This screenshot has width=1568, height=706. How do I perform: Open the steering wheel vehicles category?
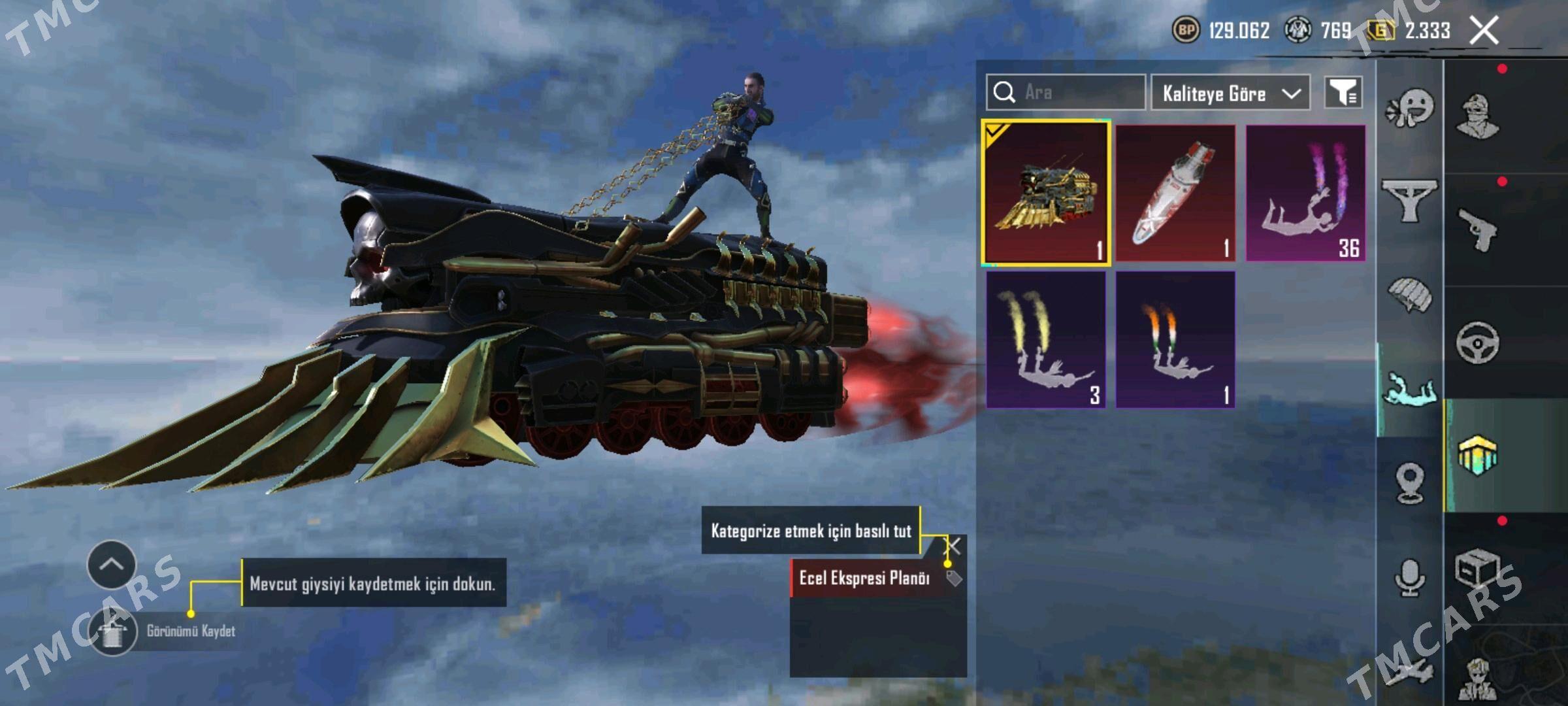point(1478,342)
